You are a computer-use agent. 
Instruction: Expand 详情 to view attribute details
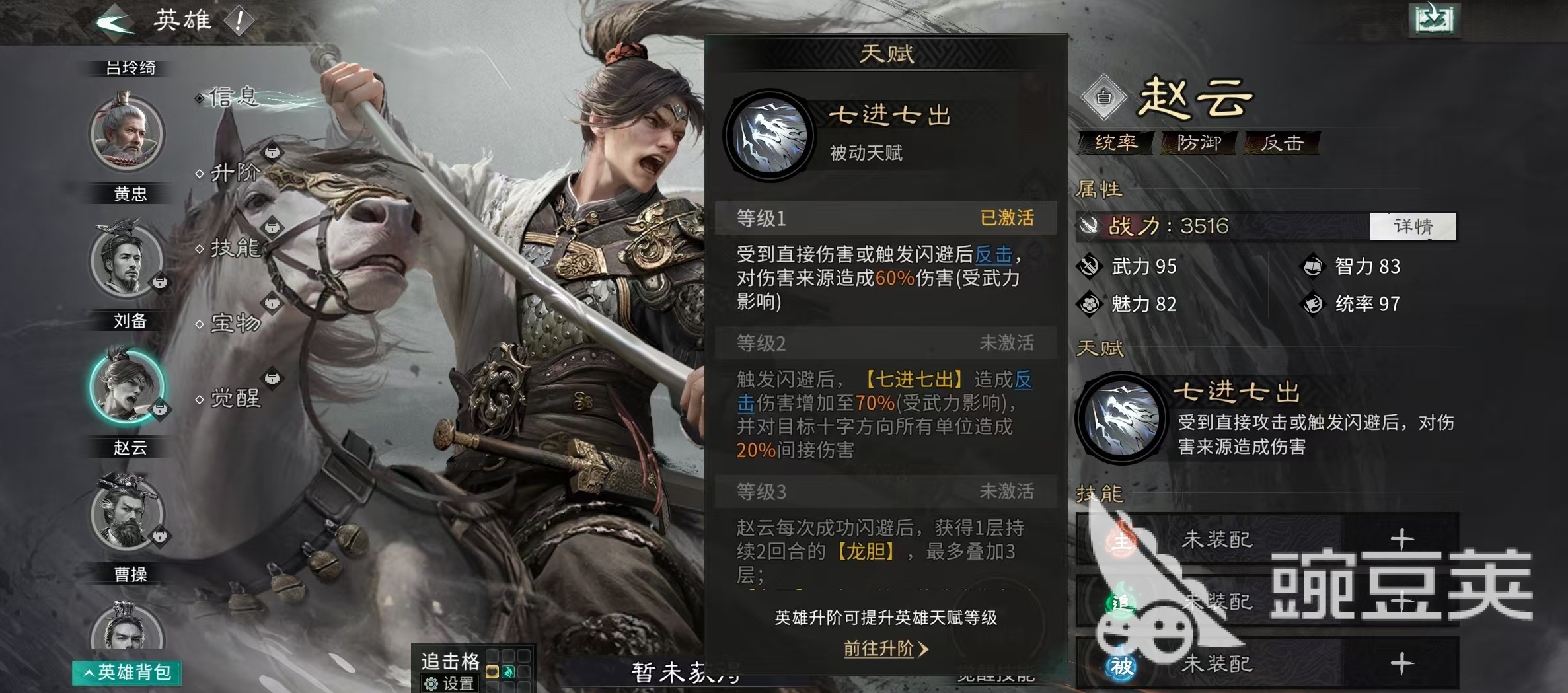click(x=1413, y=227)
